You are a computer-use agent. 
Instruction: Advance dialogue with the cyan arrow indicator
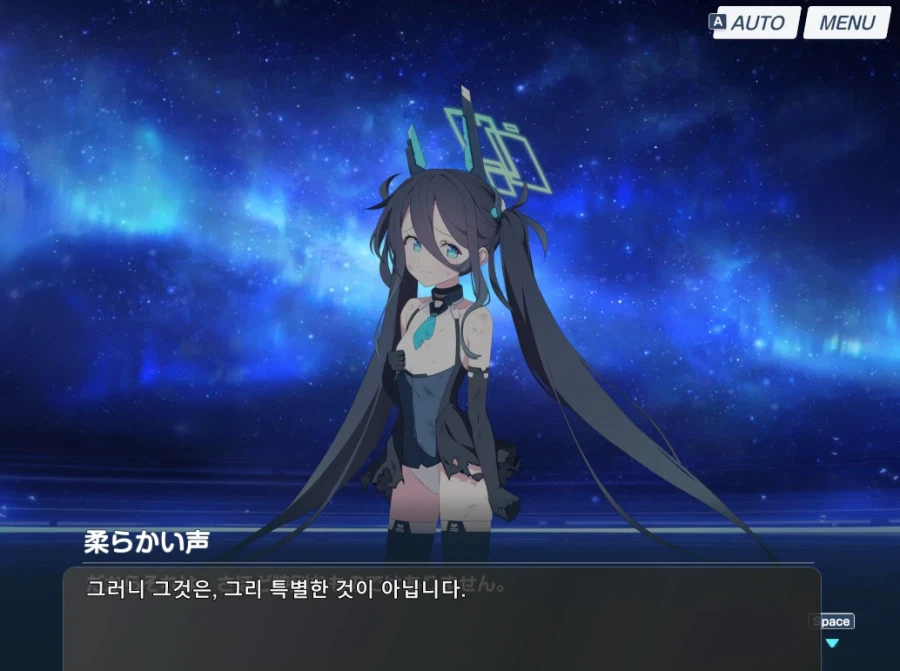point(831,643)
